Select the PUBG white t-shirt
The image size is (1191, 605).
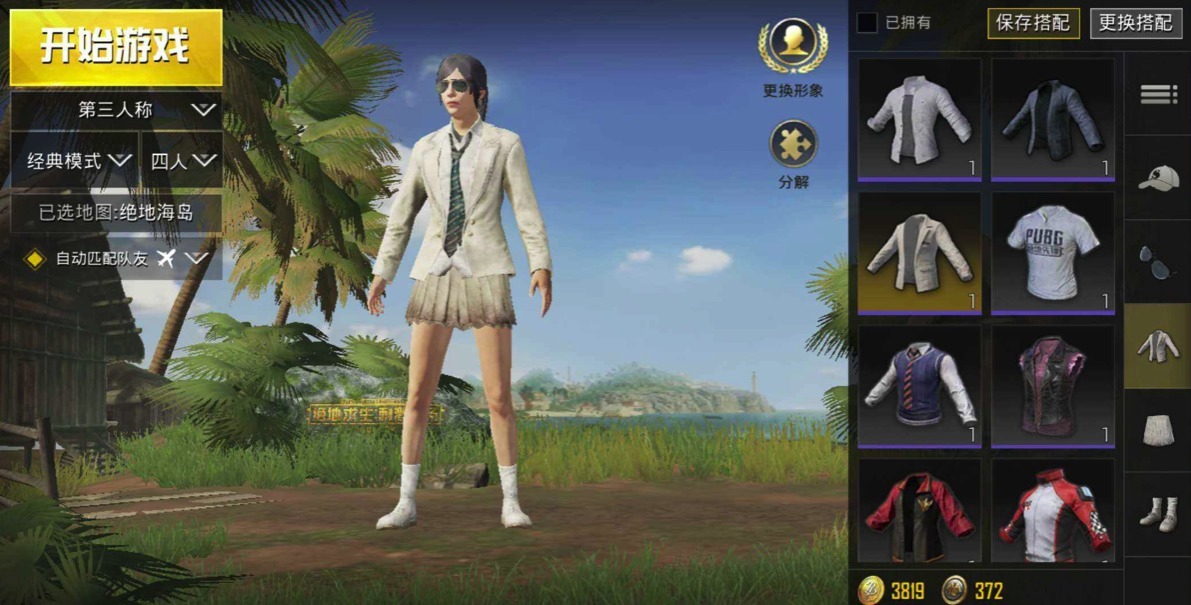coord(1052,252)
